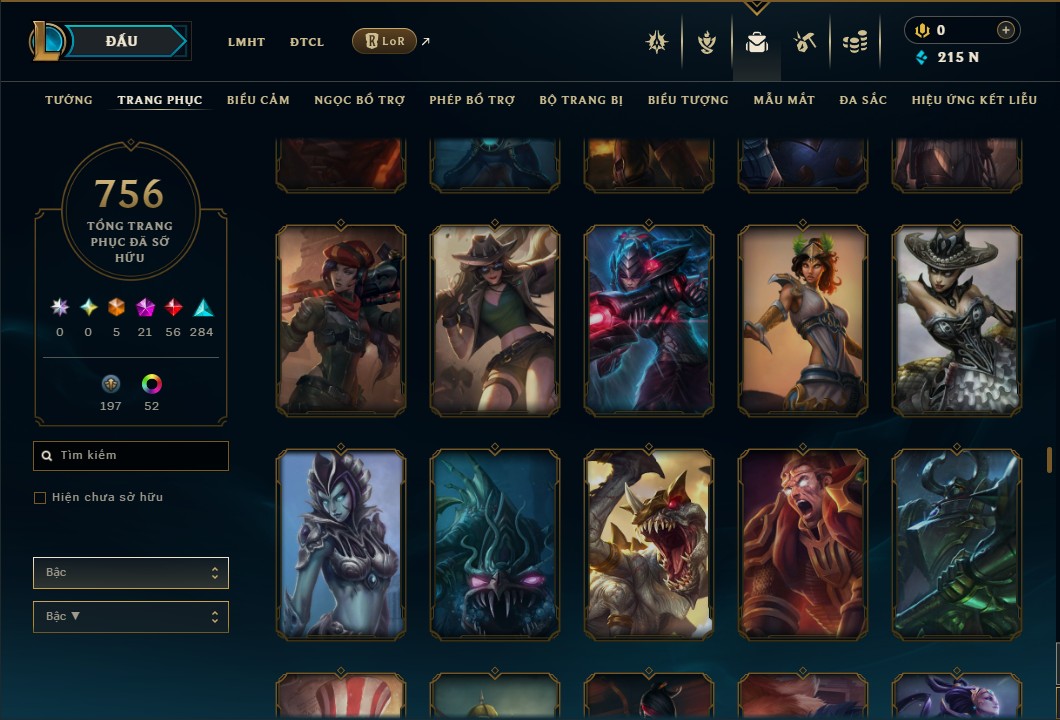
Task: Select the yellow dragon monster skin card
Action: (x=649, y=544)
